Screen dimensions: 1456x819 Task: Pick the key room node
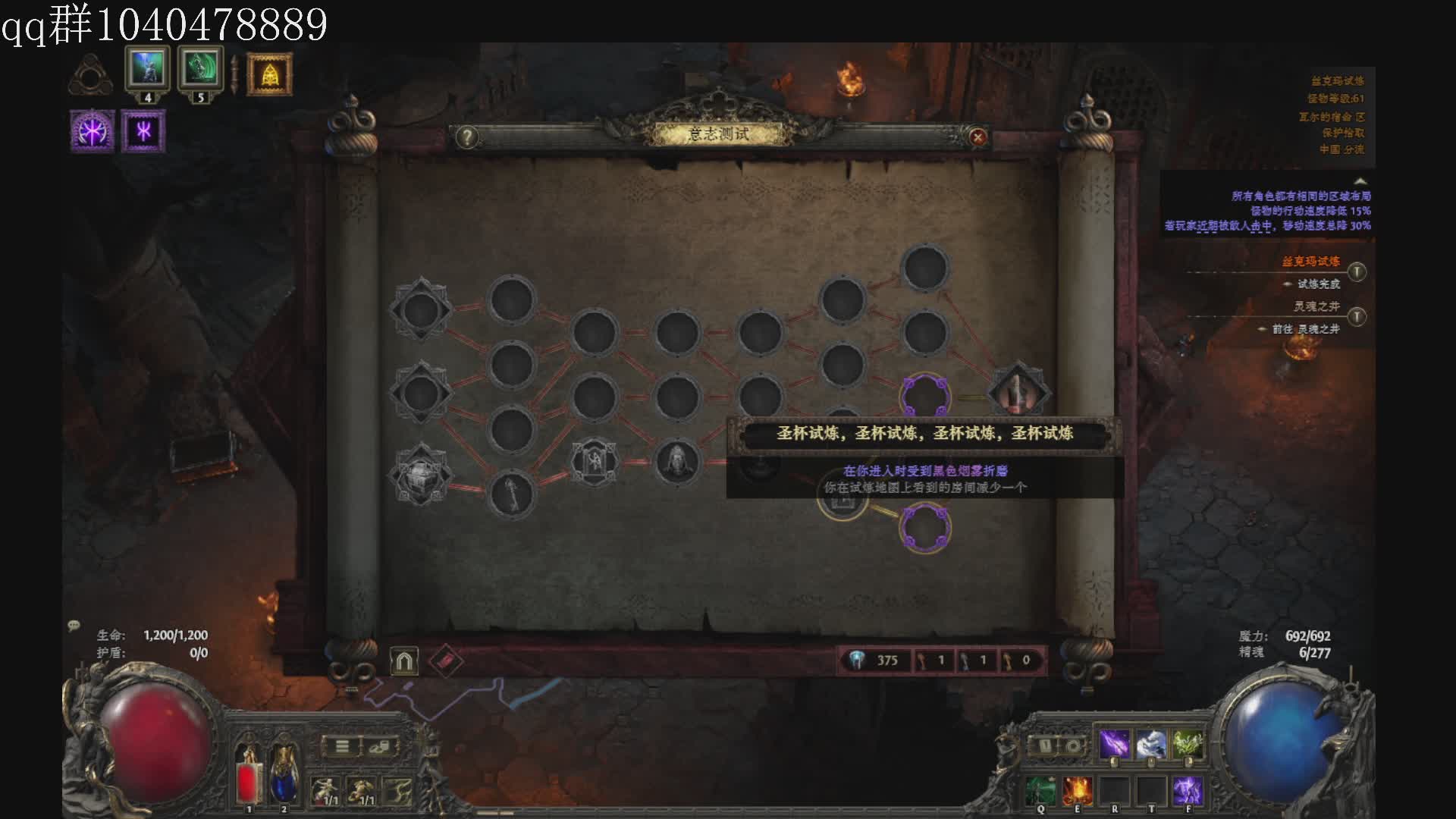(x=512, y=494)
